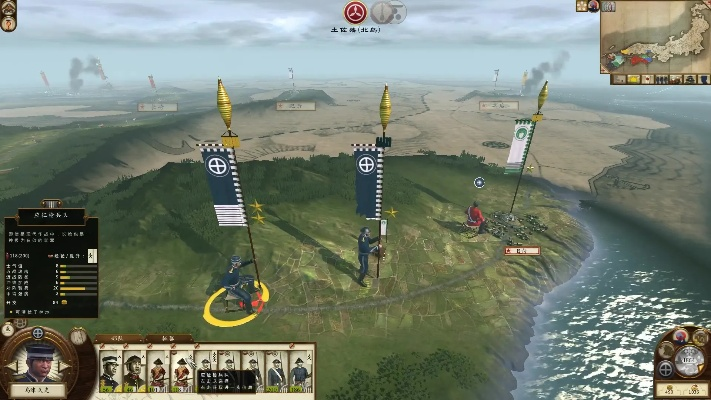Screen dimensions: 711x400
Task: Click the grey faction emblem at top centre
Action: point(388,12)
